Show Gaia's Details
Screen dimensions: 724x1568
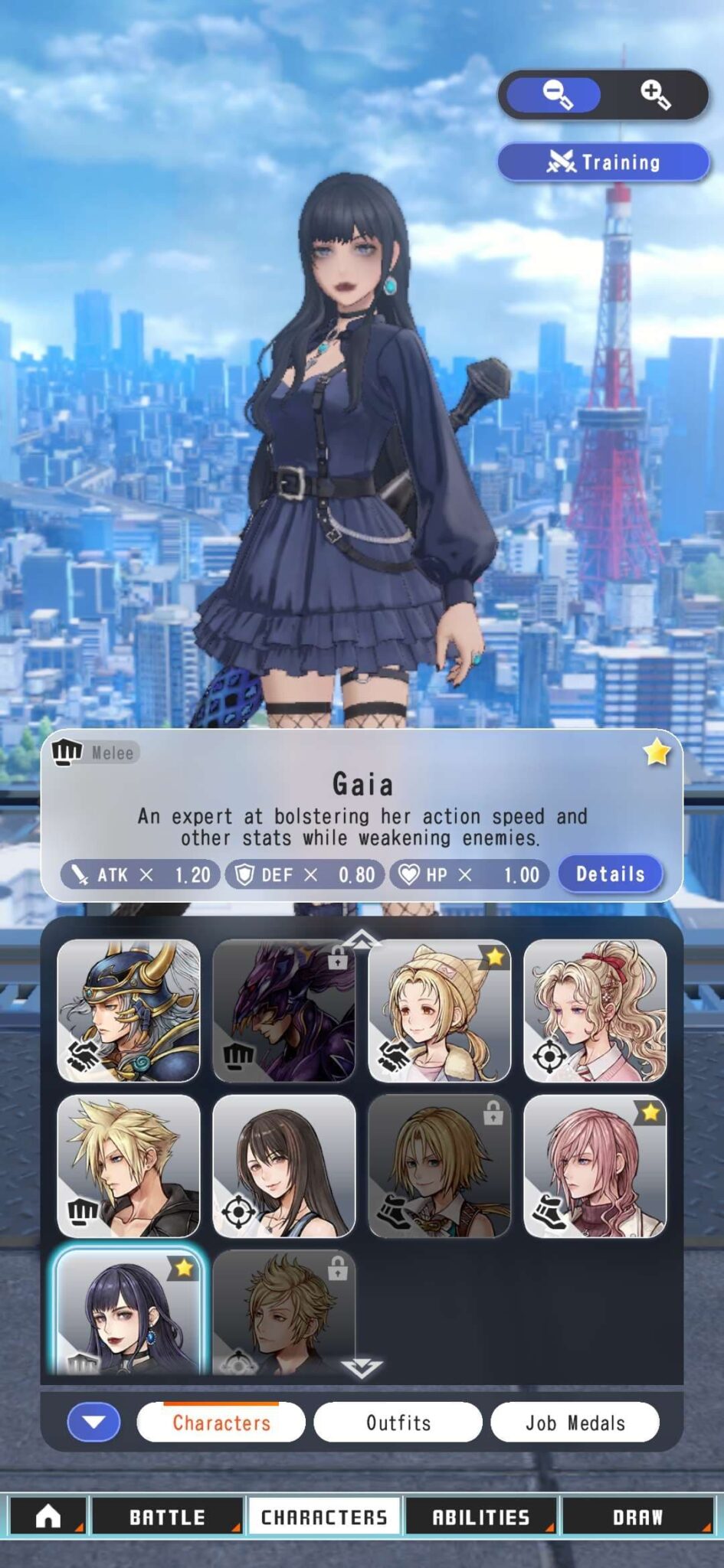(610, 874)
